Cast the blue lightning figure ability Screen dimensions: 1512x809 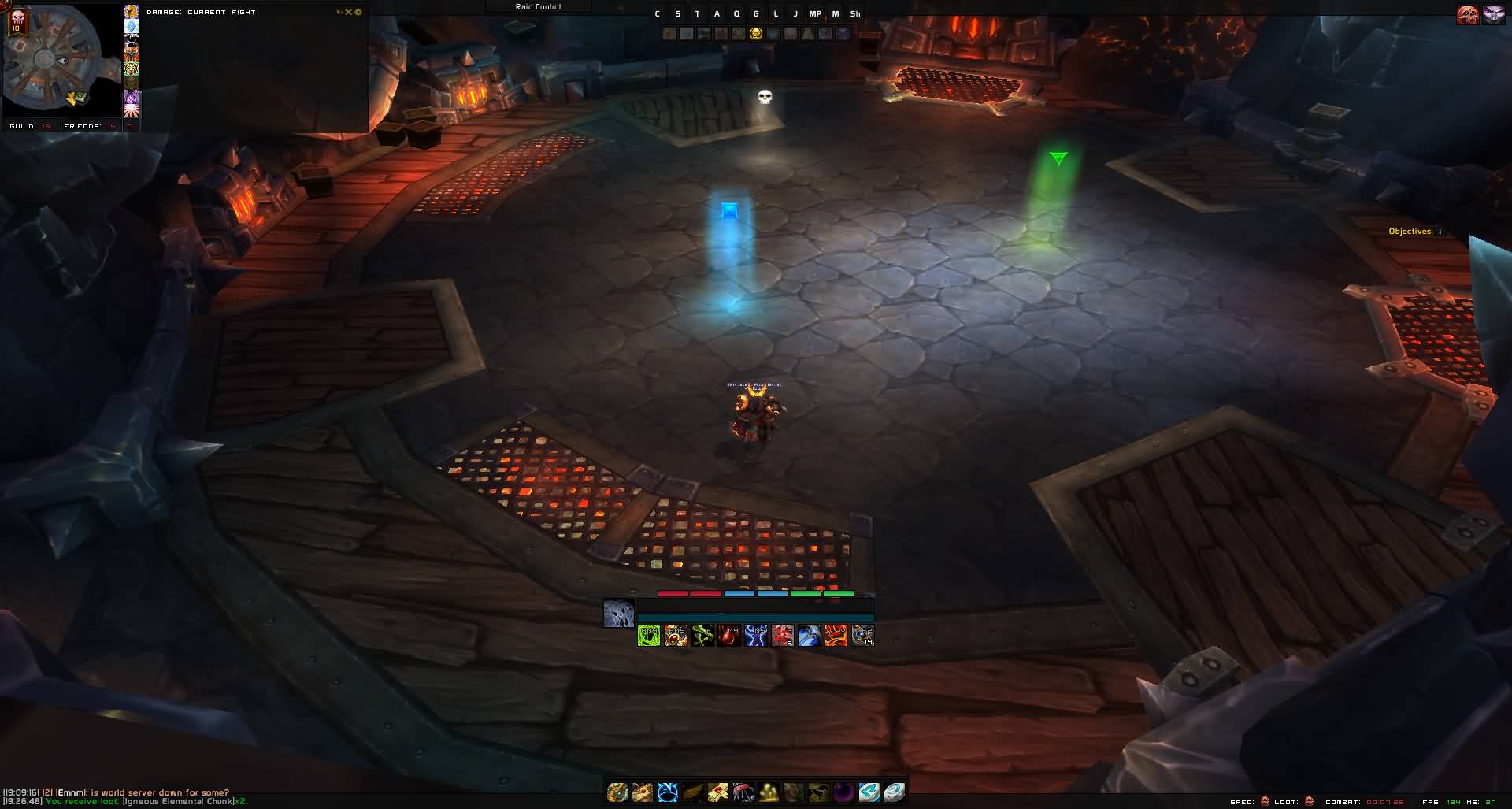coord(756,635)
